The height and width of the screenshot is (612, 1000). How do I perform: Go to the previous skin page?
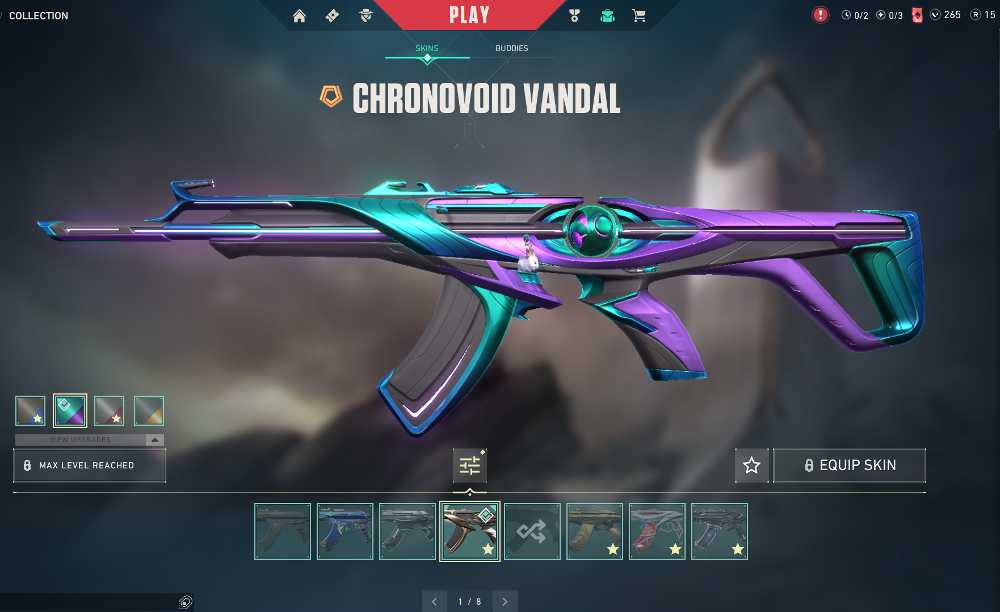pos(434,601)
